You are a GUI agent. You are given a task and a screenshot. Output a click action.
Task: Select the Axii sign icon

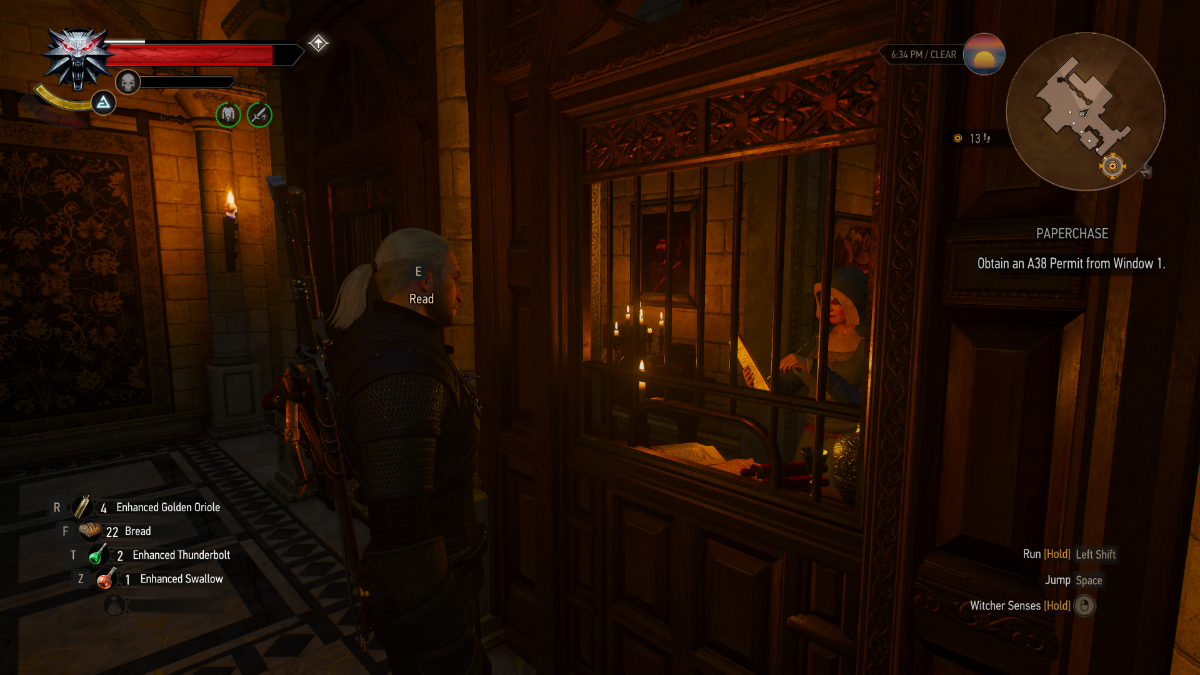coord(104,102)
